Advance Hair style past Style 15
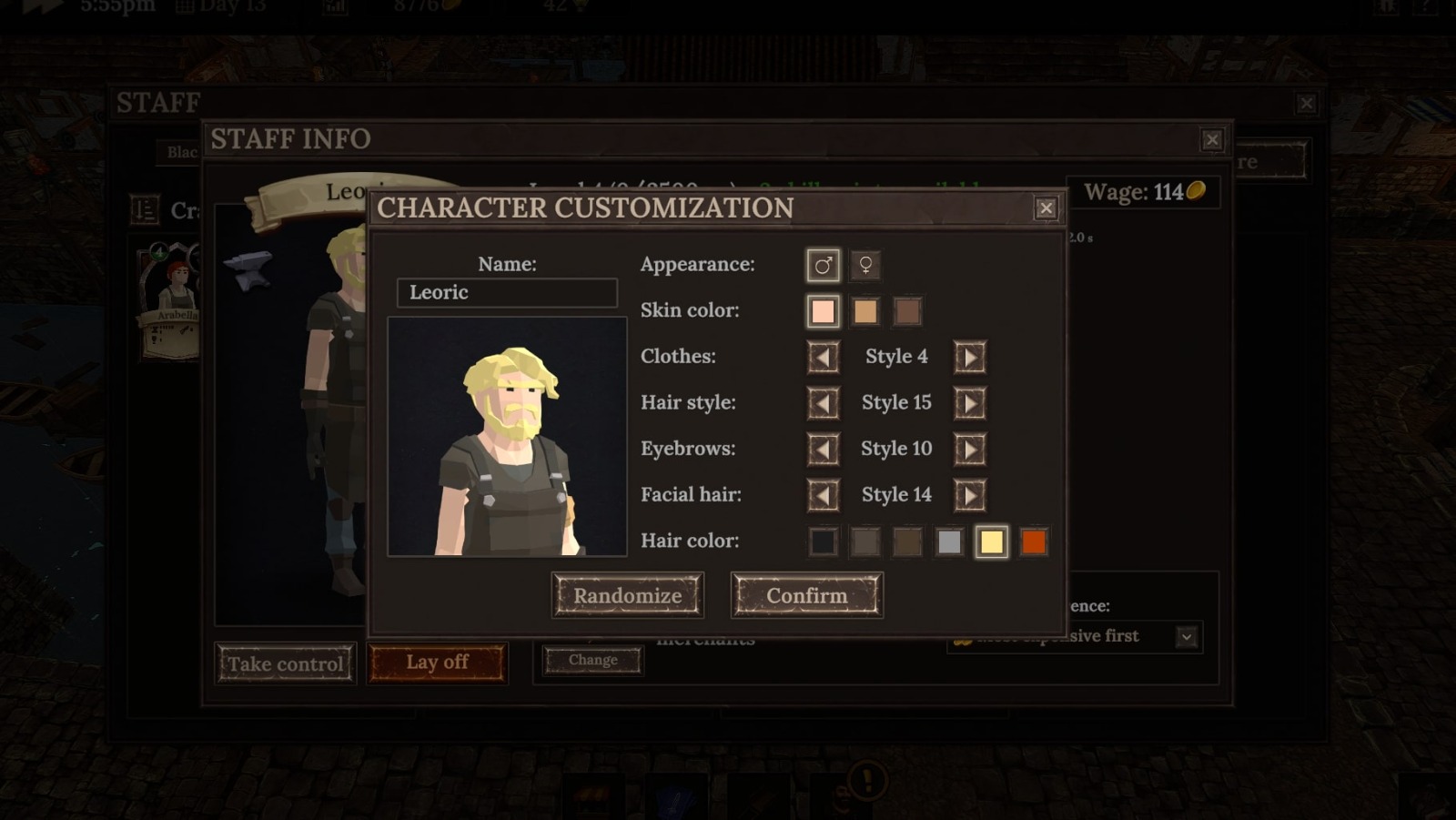Viewport: 1456px width, 820px height. pyautogui.click(x=969, y=403)
